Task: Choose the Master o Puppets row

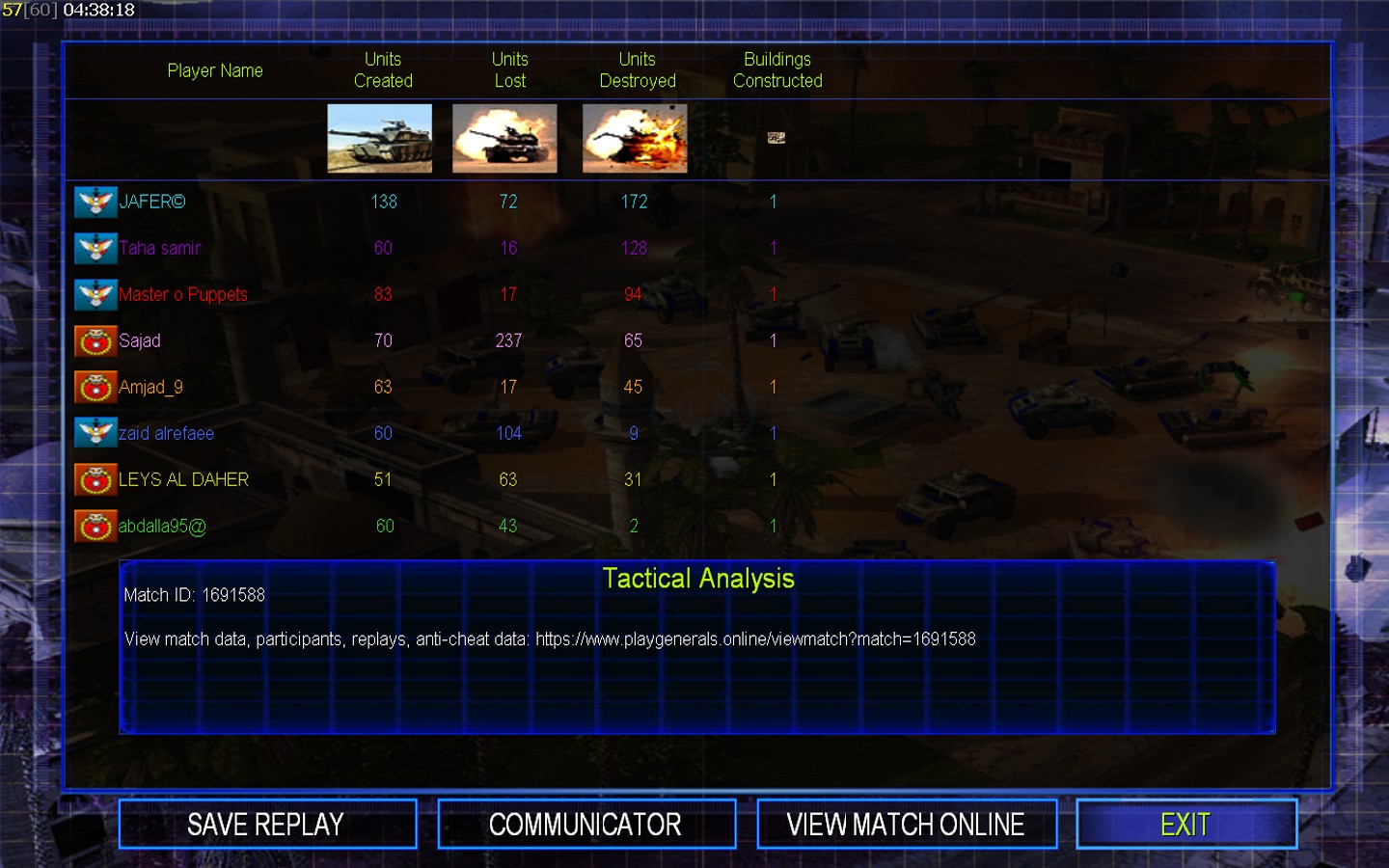Action: coord(183,294)
